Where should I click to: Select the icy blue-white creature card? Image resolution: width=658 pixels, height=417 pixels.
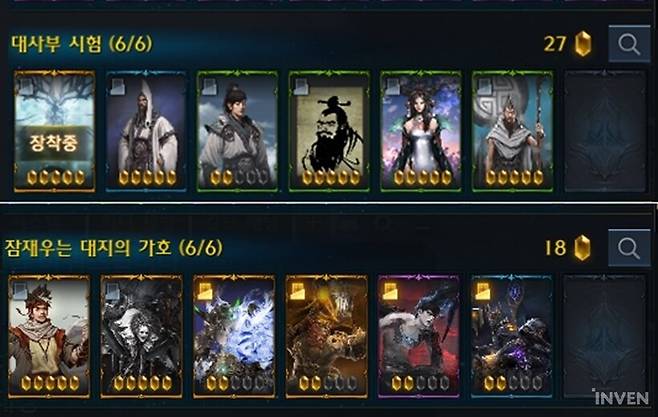[x=233, y=335]
